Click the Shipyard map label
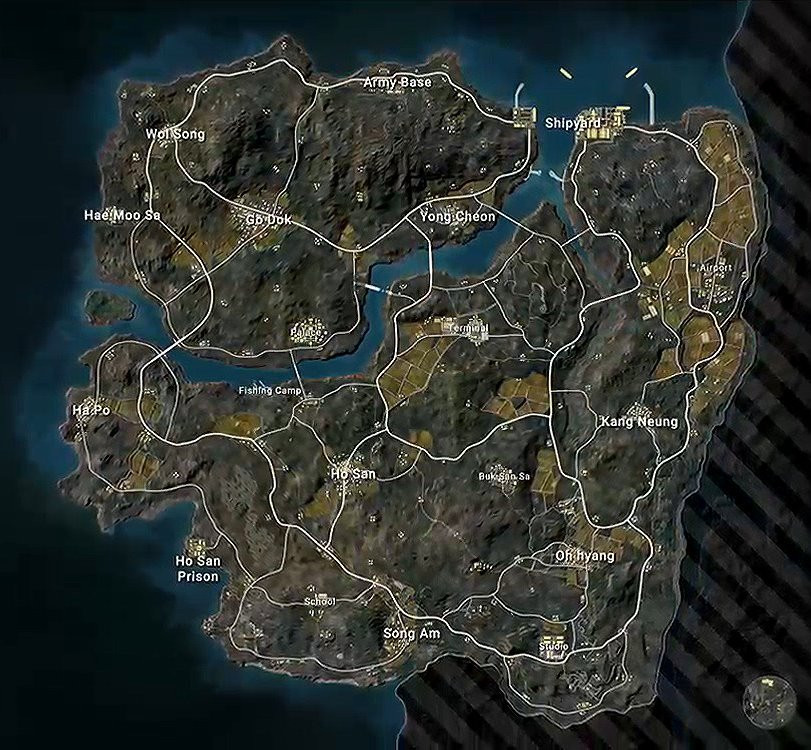This screenshot has width=811, height=750. coord(573,123)
